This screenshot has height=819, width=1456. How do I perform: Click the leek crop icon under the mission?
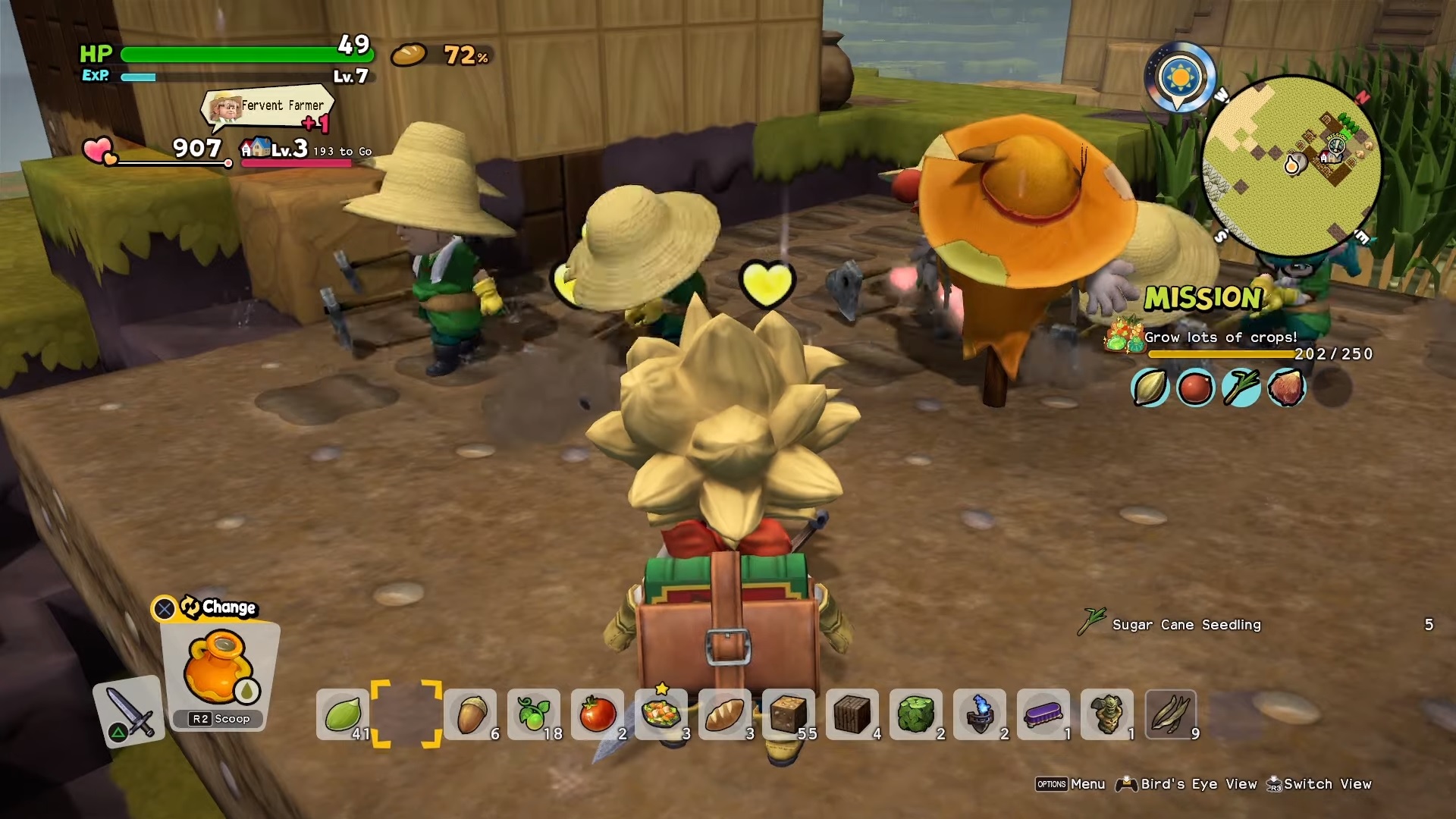tap(1241, 388)
